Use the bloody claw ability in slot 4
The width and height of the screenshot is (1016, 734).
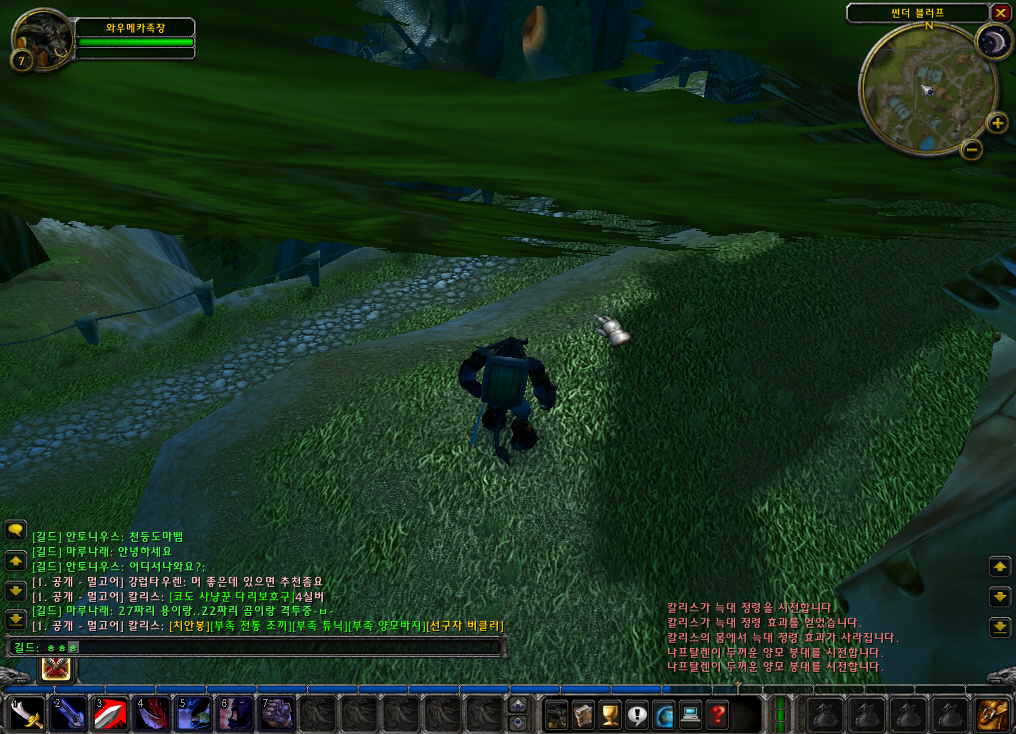click(x=152, y=714)
